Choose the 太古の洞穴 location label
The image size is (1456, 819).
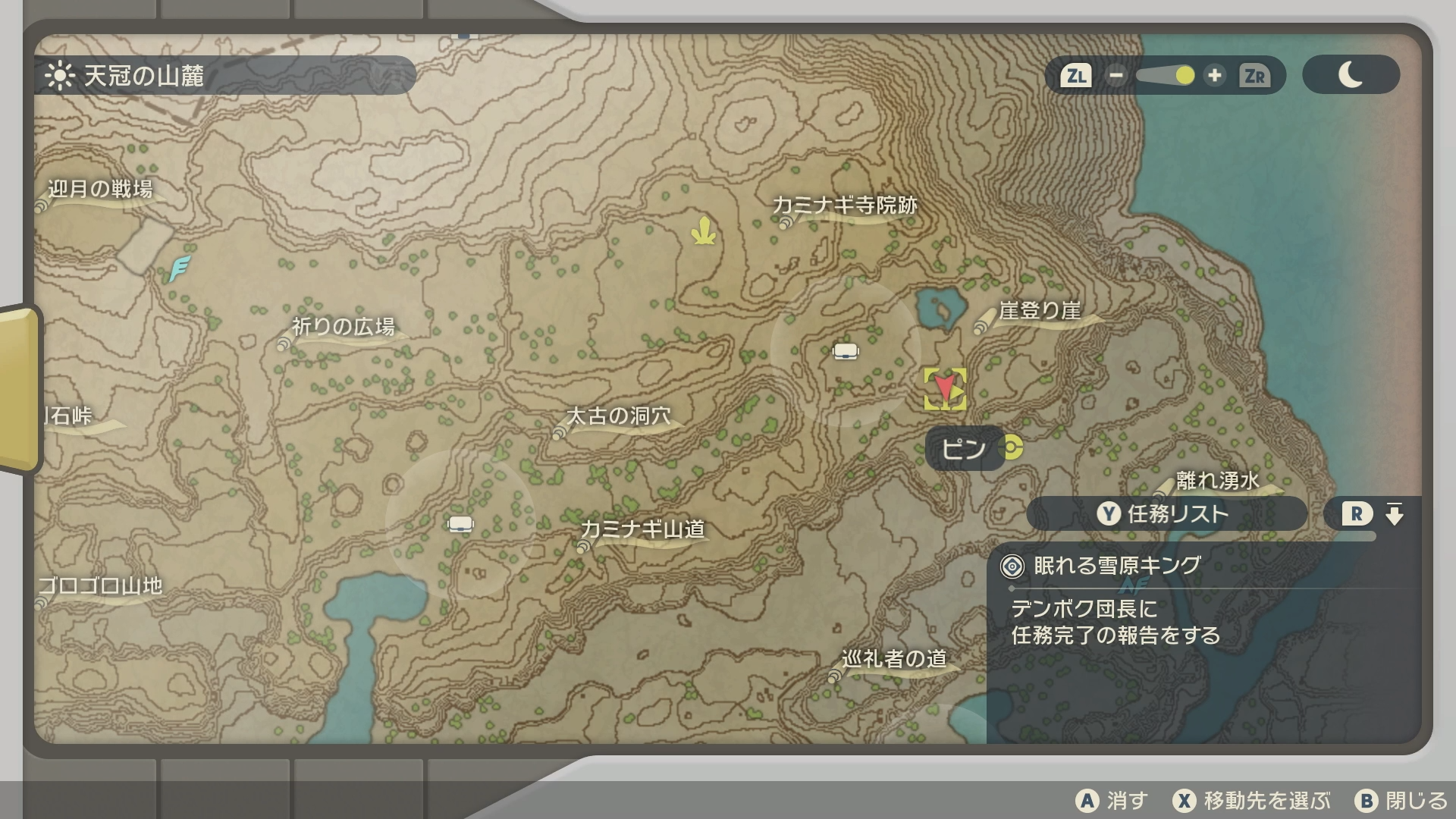[x=618, y=416]
